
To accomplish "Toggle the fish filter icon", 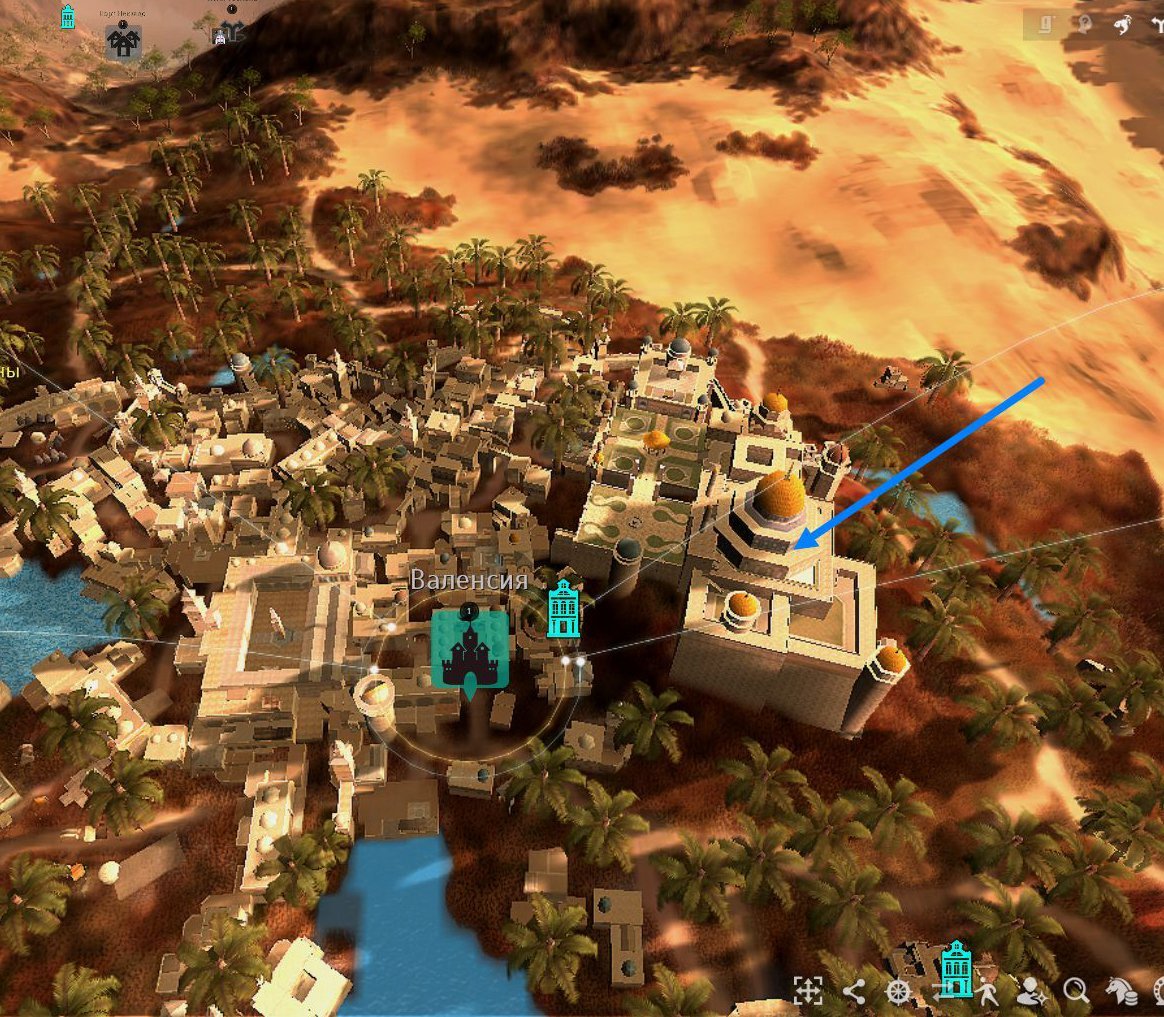I will coord(1123,26).
